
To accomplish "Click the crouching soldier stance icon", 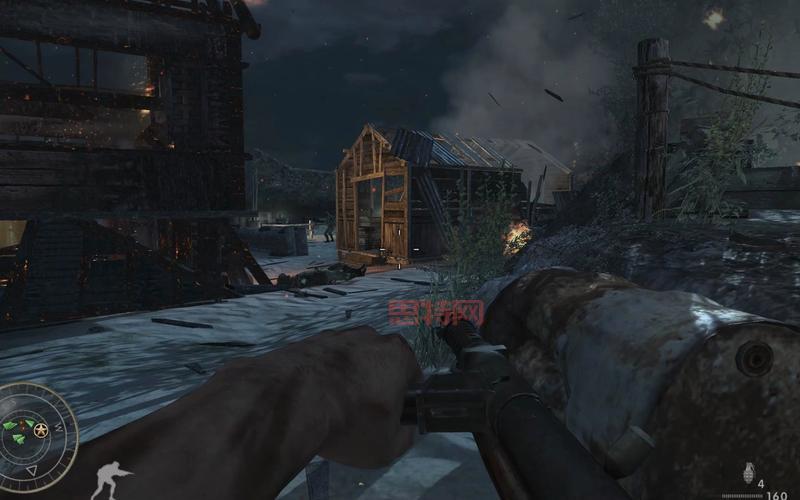I will tap(111, 477).
